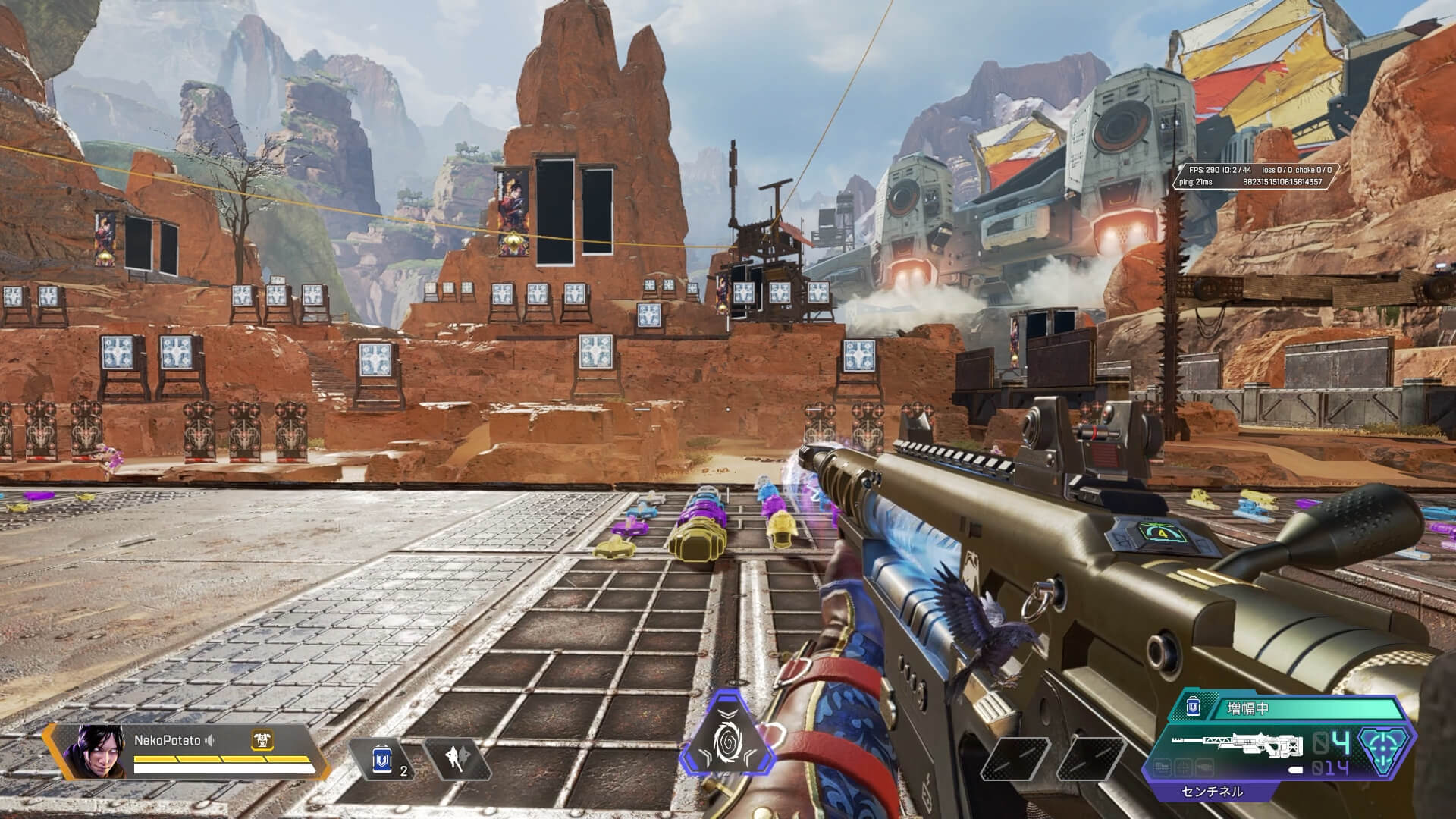
Task: Click the センチネル weapon name tab
Action: click(1212, 792)
